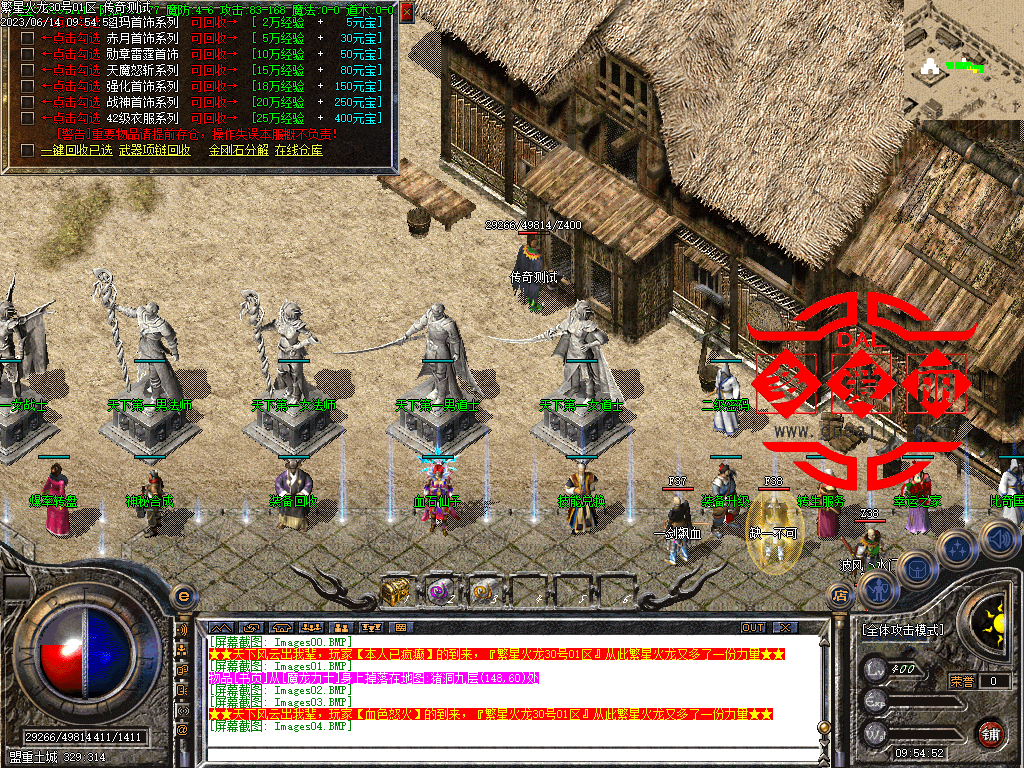Click the 一键回收已选 link

click(76, 150)
